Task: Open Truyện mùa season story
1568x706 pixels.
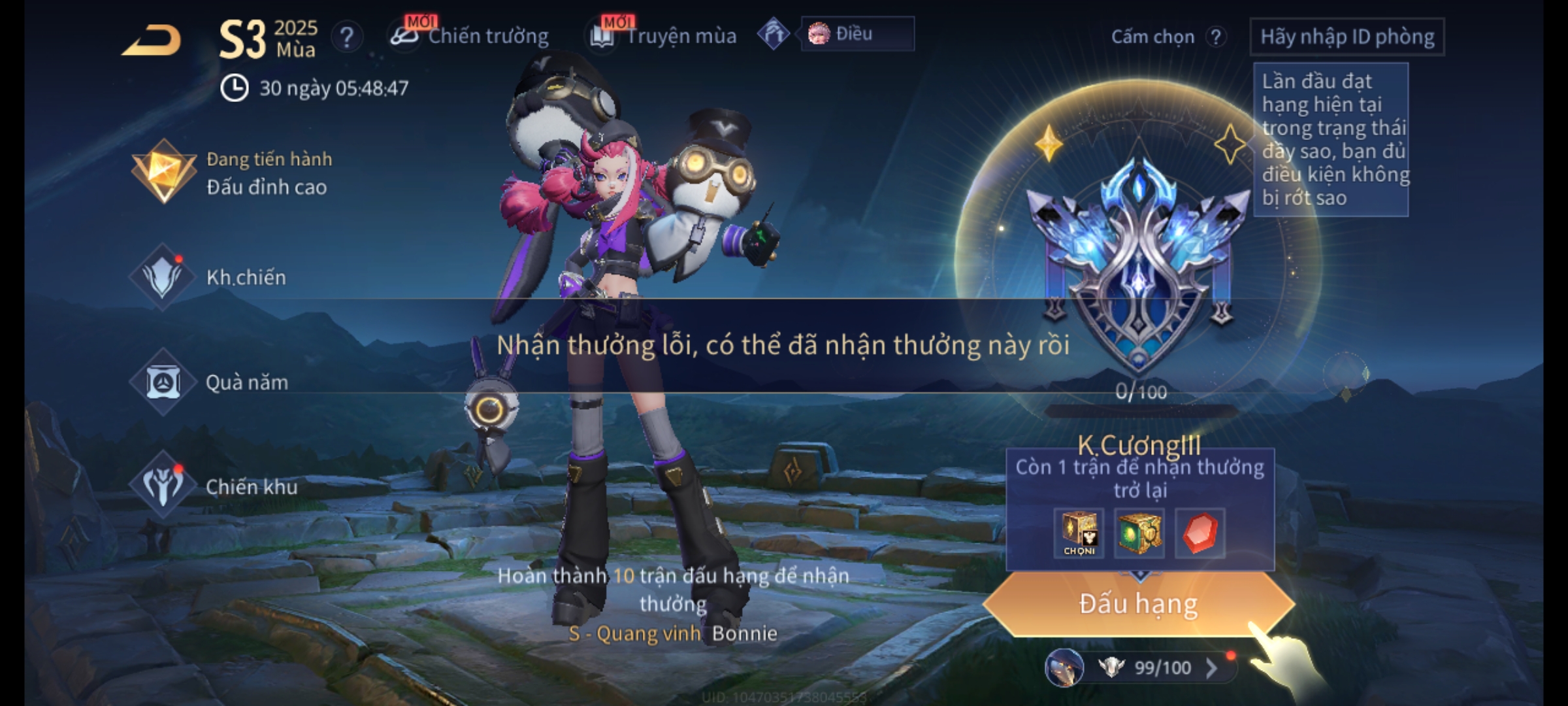Action: 664,36
